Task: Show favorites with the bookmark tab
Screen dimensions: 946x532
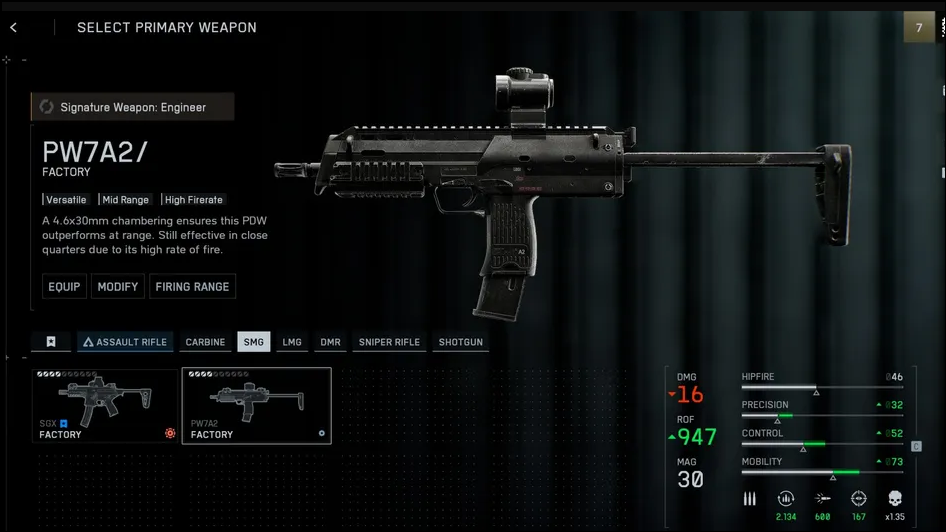Action: [x=51, y=342]
